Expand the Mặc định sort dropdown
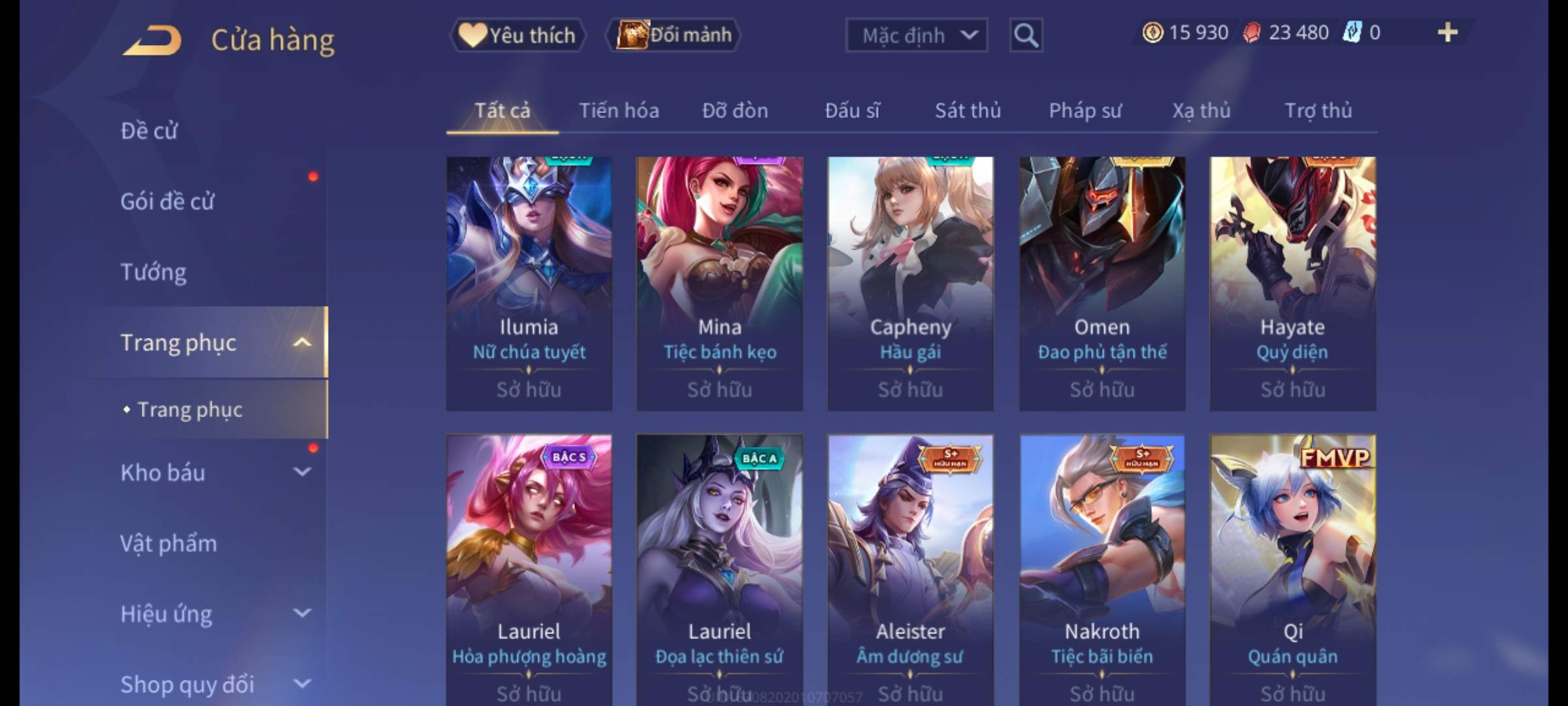The width and height of the screenshot is (1568, 706). (916, 35)
